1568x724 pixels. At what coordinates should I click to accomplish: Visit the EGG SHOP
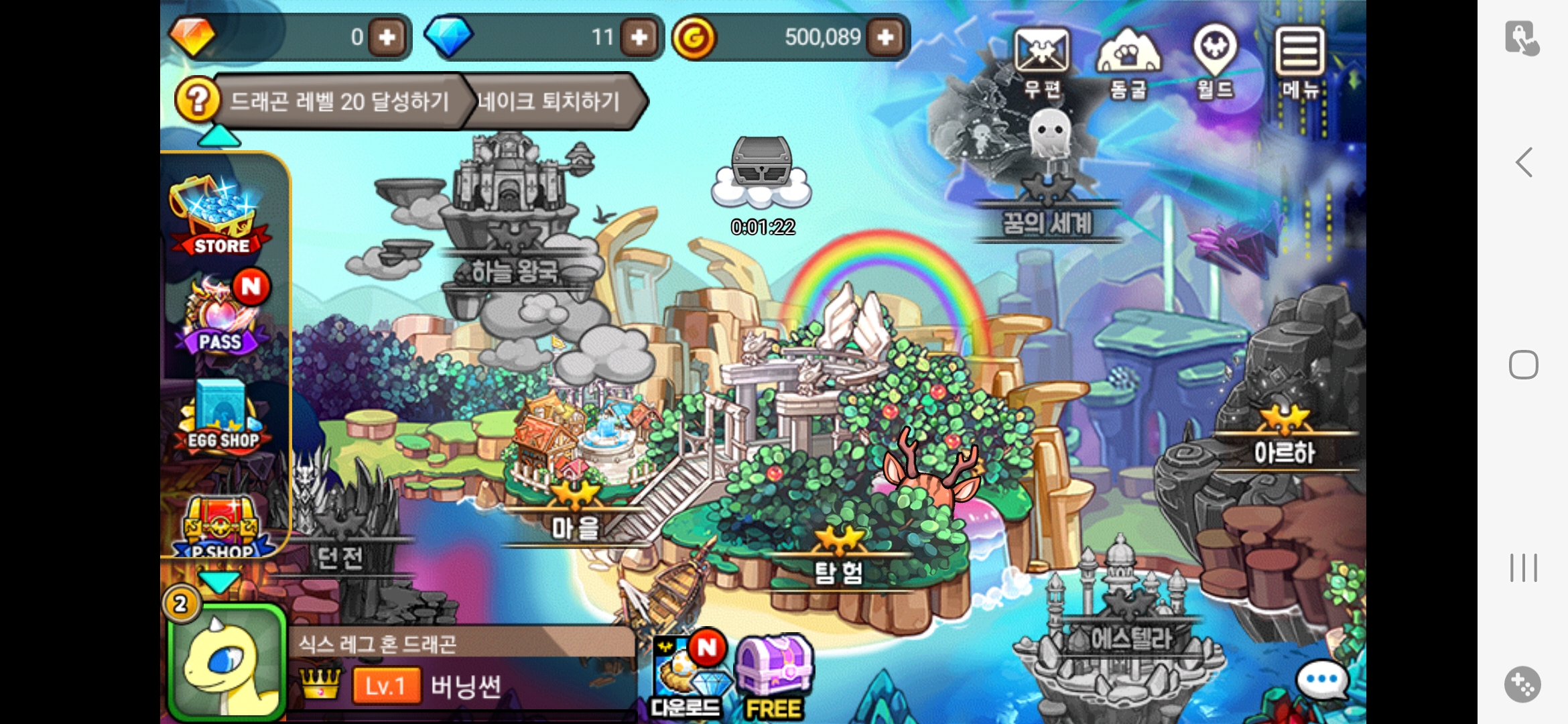click(x=221, y=417)
